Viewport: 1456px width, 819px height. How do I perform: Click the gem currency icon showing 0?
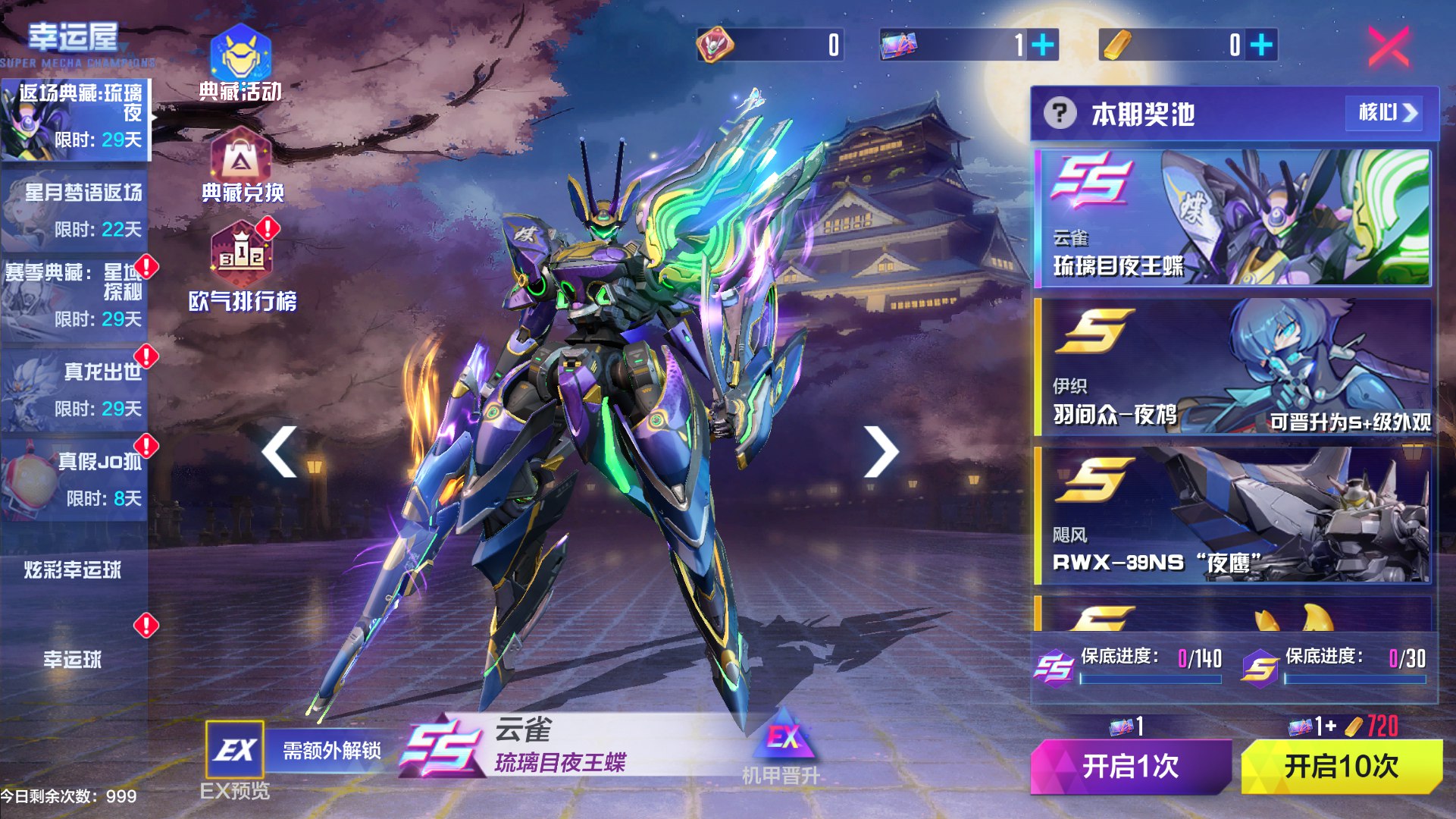[x=715, y=45]
